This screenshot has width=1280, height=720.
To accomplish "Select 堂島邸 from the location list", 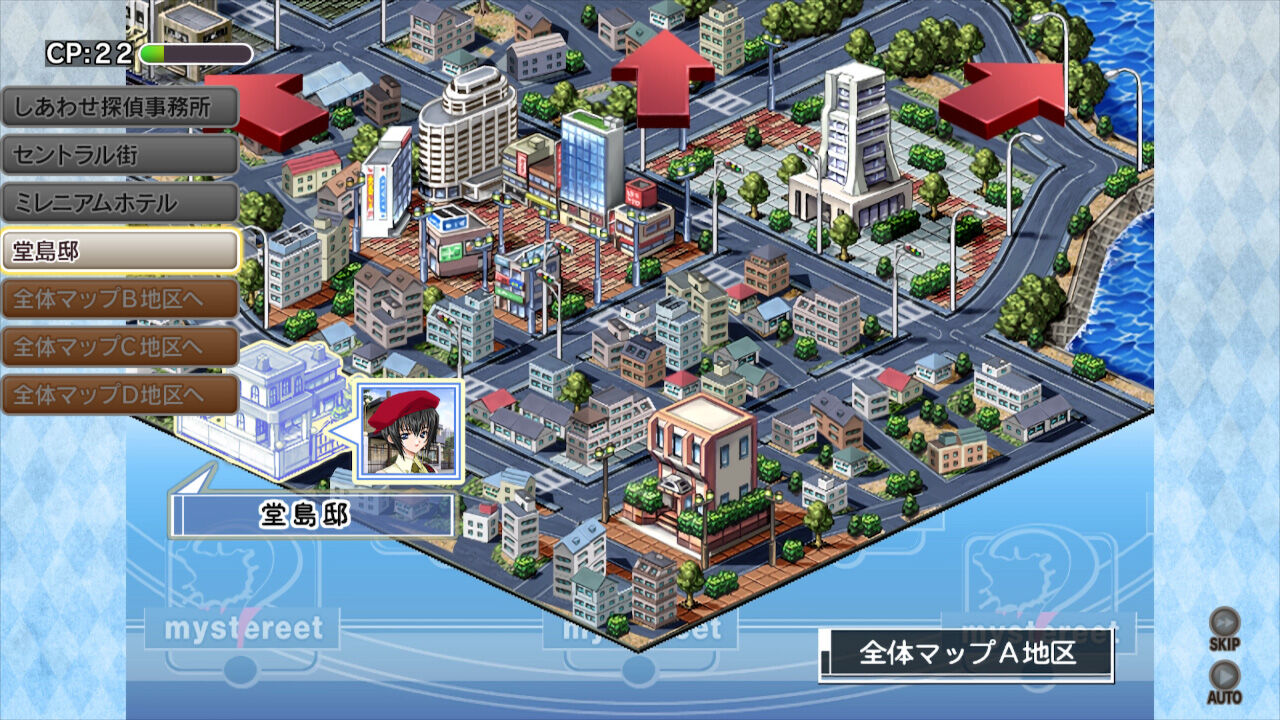I will [x=118, y=249].
